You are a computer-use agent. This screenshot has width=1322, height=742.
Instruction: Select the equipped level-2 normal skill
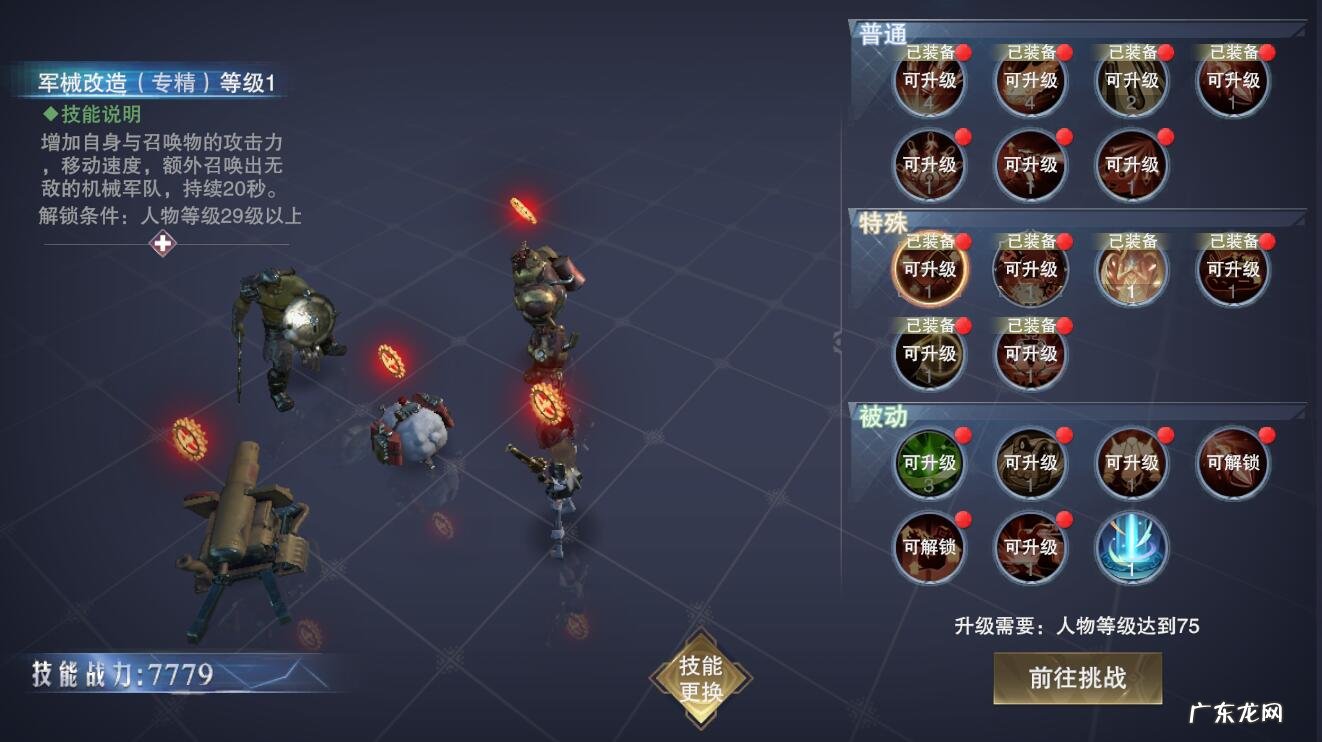[x=1131, y=81]
